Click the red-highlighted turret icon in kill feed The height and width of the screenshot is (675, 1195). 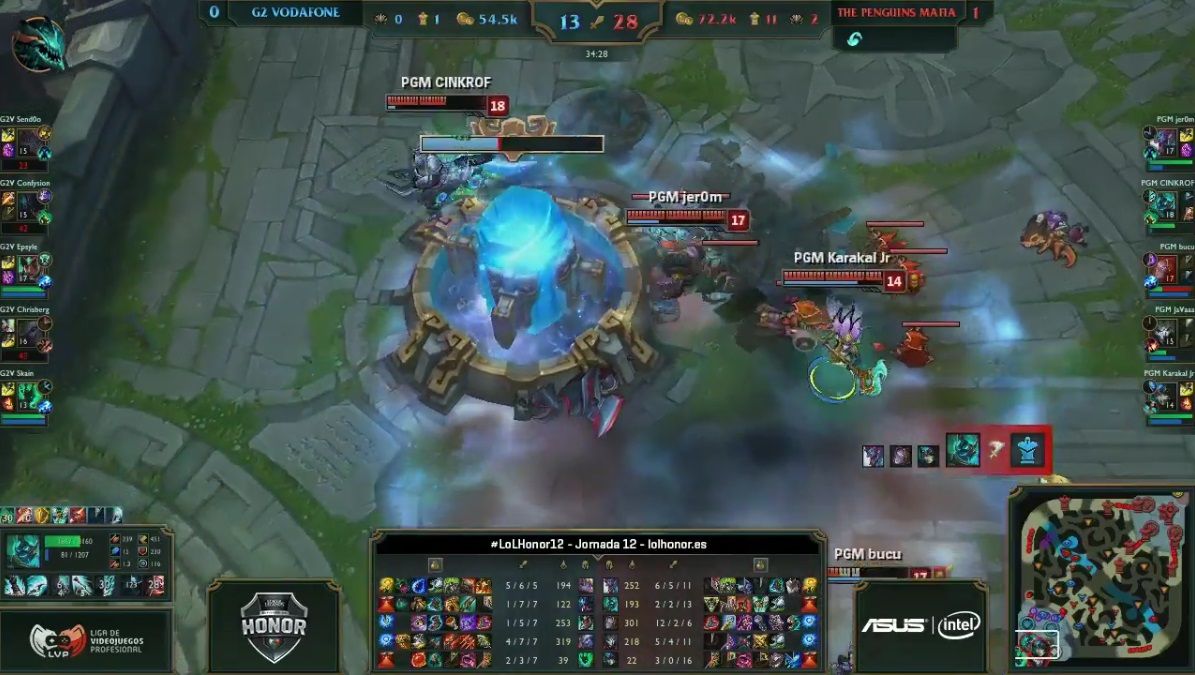point(1028,451)
